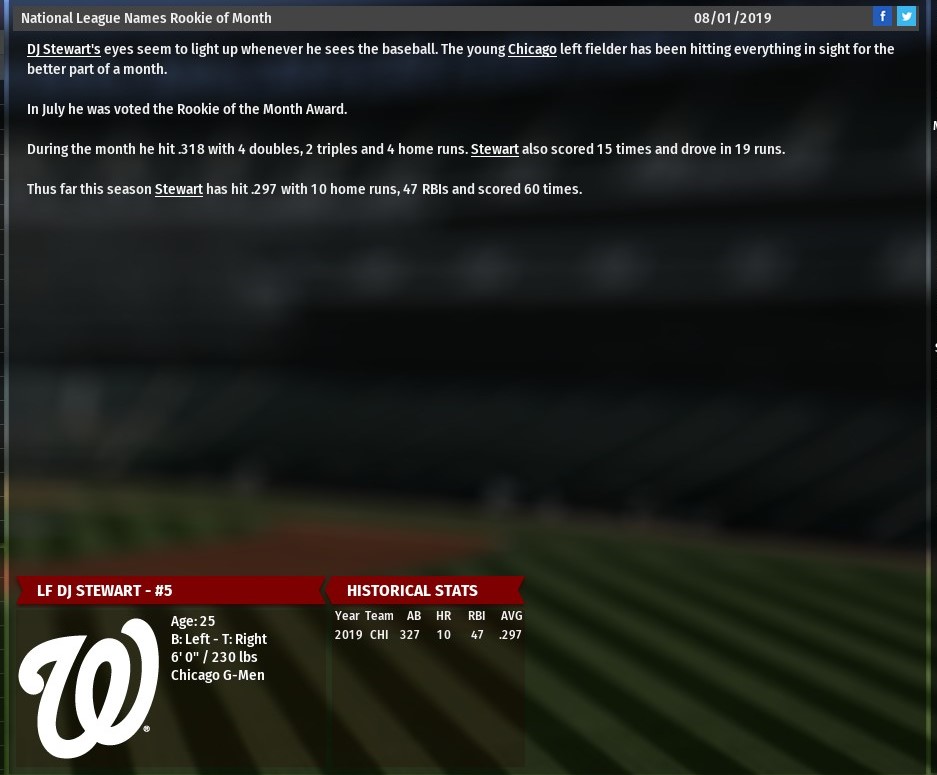Open the Stewart link beside 'also scored'

pyautogui.click(x=495, y=149)
